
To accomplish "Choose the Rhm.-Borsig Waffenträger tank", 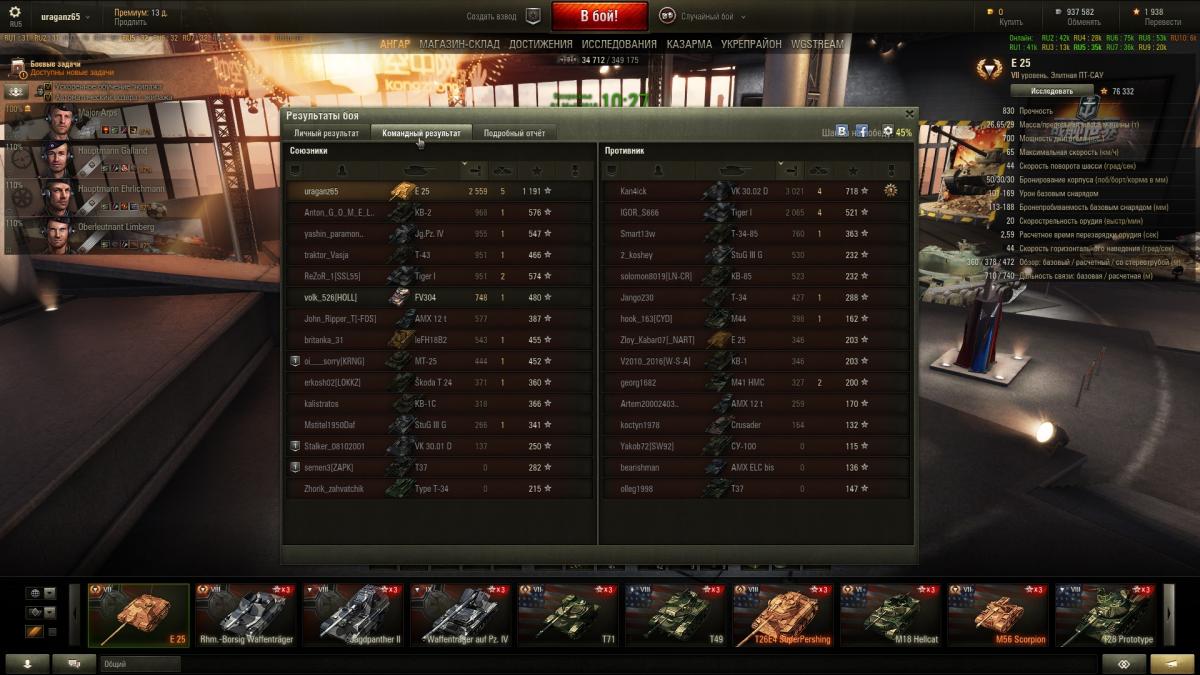I will [243, 615].
